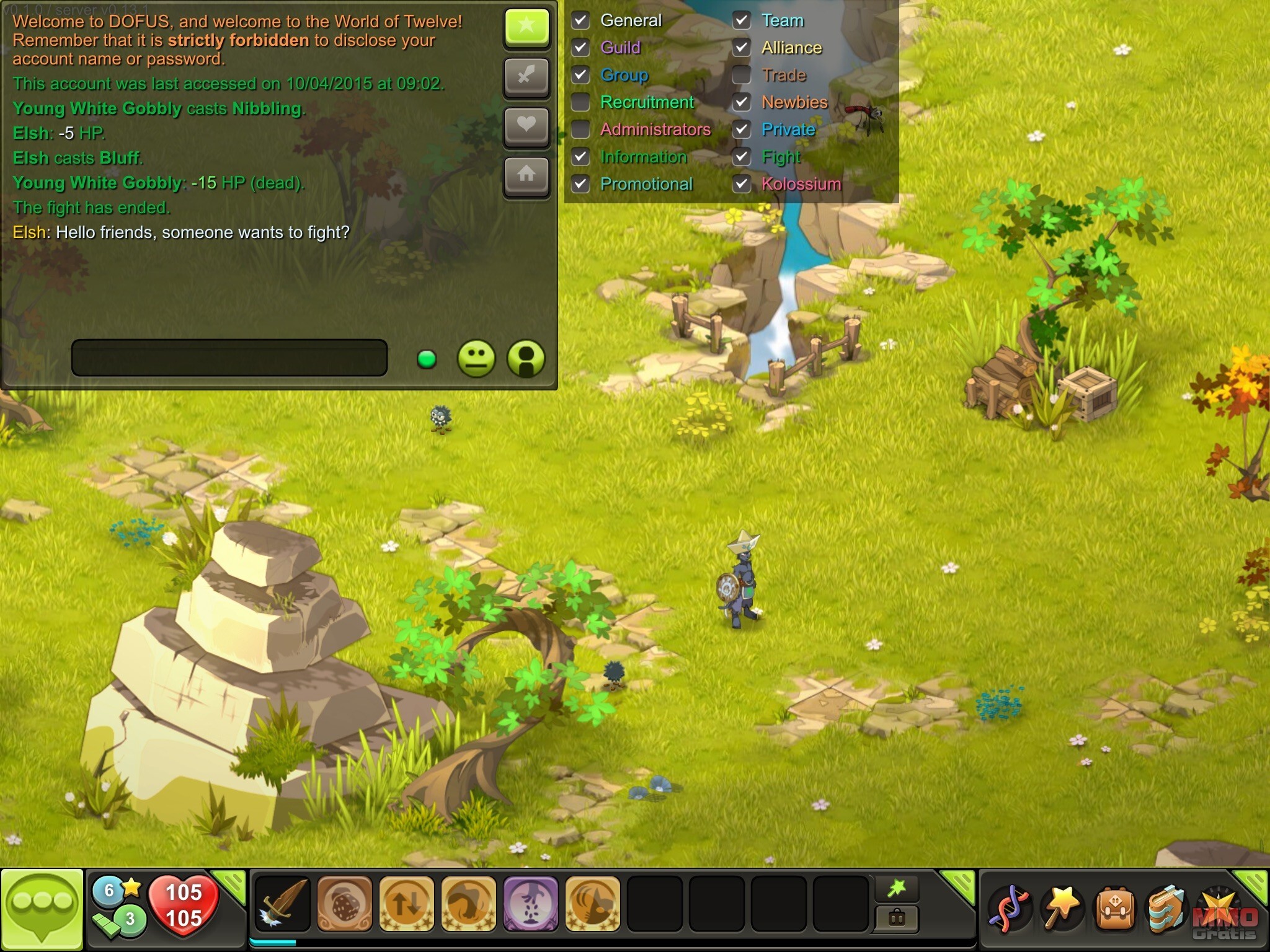This screenshot has width=1270, height=952.
Task: Open the star wand spells menu
Action: (x=1062, y=909)
